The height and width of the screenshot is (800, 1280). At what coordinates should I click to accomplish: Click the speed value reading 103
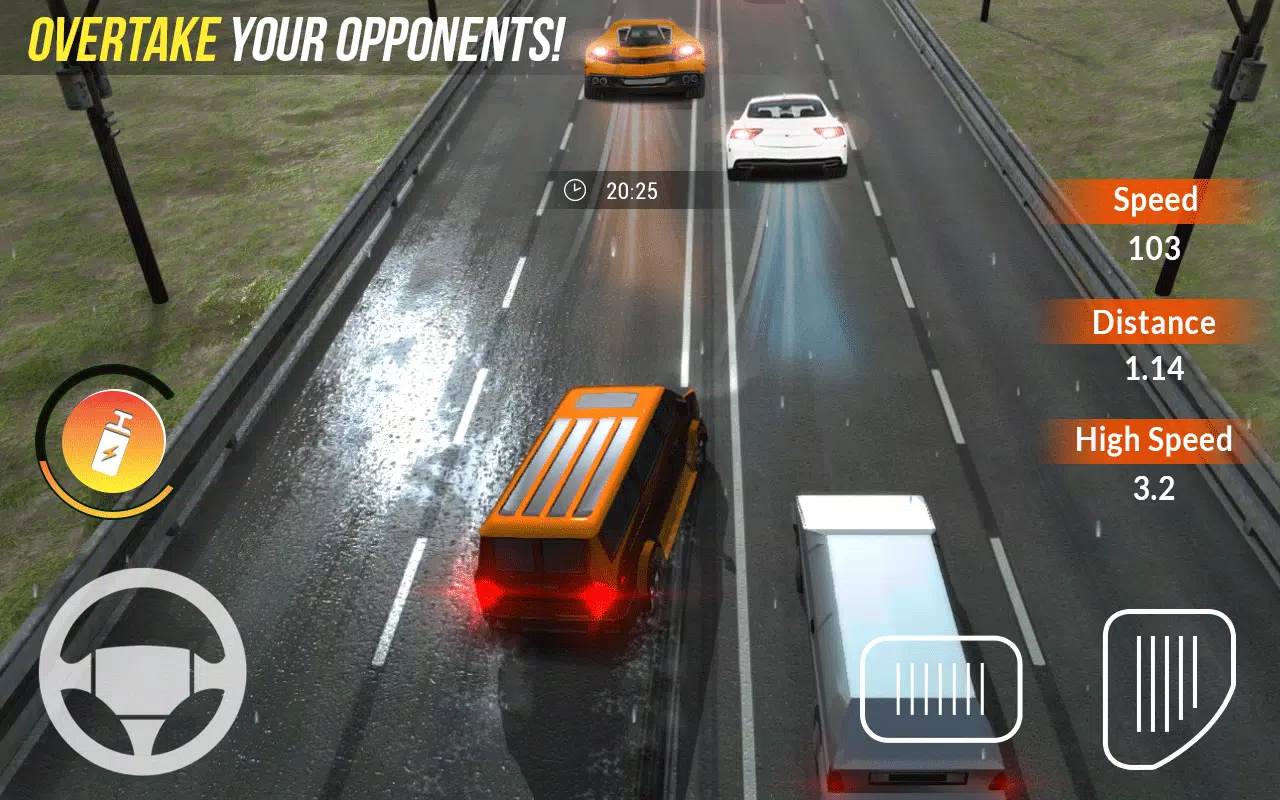(1154, 247)
